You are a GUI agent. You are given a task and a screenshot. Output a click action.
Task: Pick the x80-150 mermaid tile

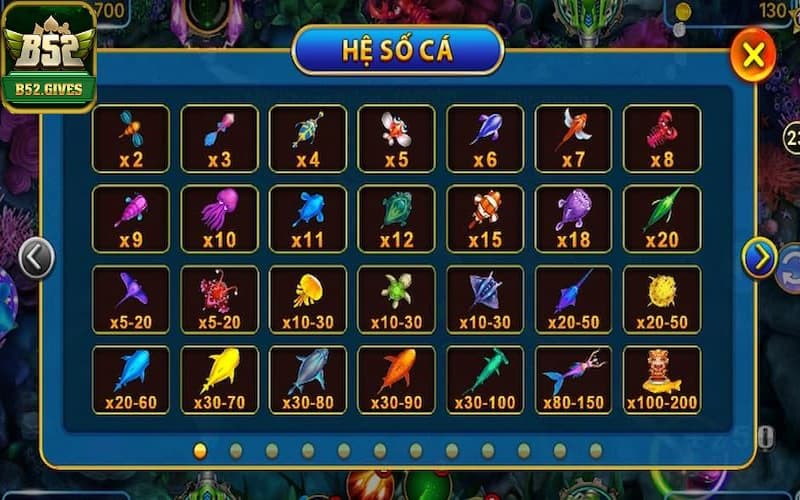tap(573, 379)
